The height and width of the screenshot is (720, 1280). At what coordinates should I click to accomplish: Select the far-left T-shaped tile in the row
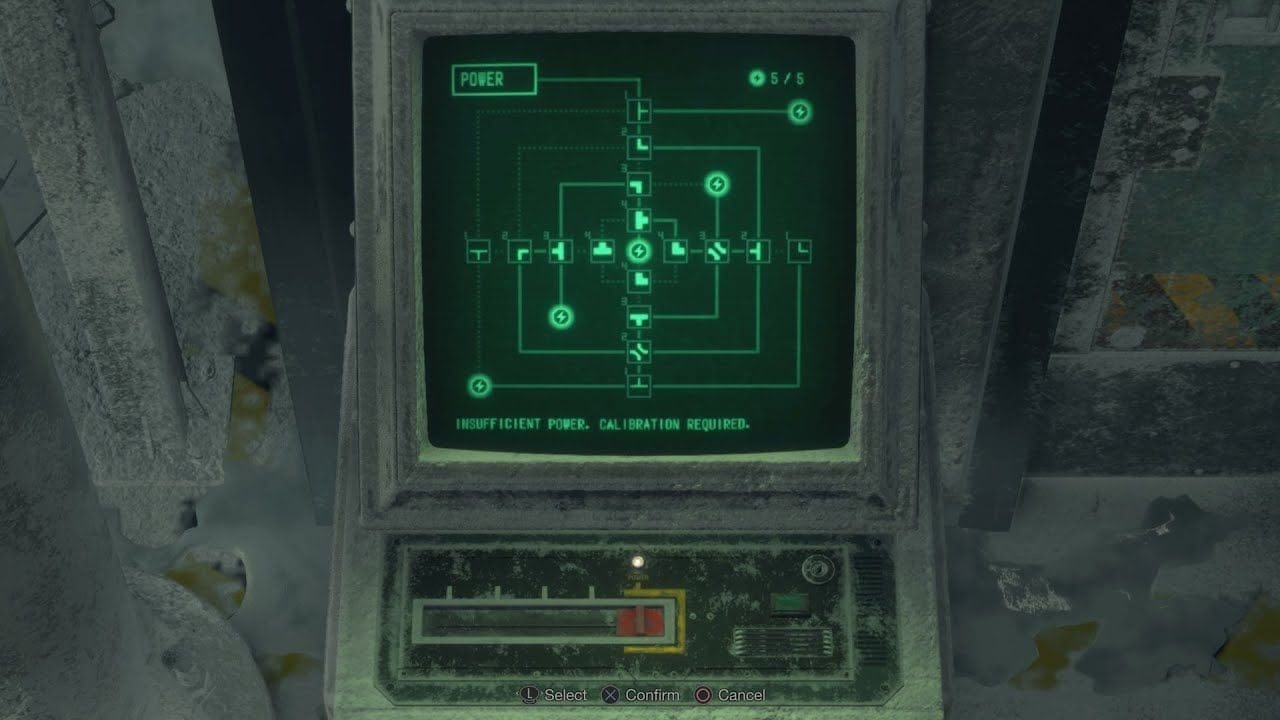click(x=480, y=250)
